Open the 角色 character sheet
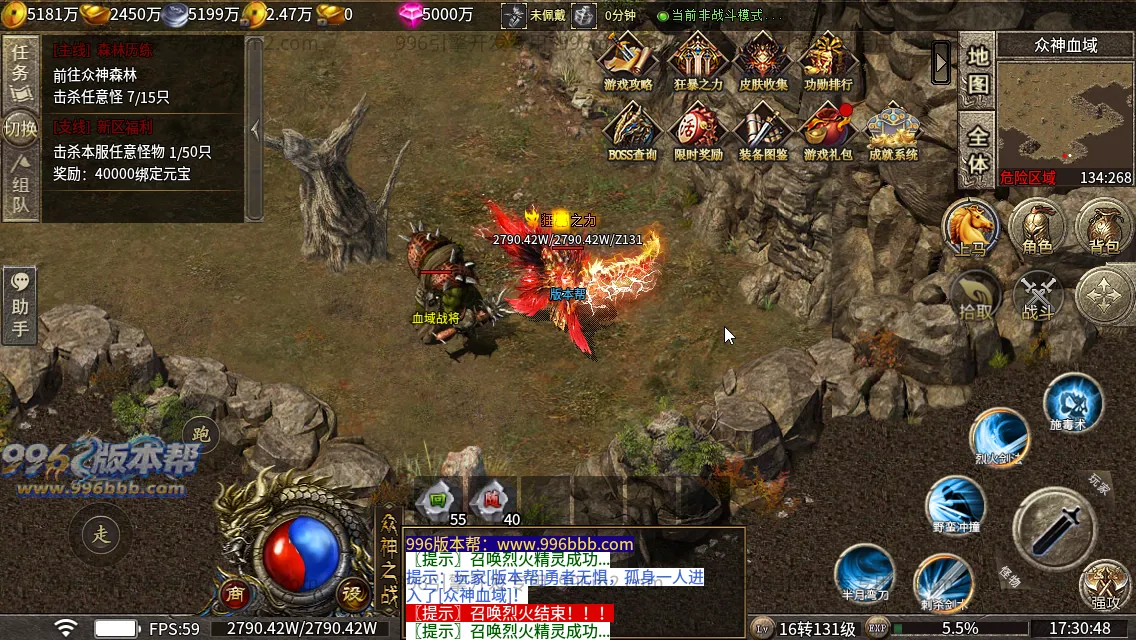 (x=1036, y=227)
